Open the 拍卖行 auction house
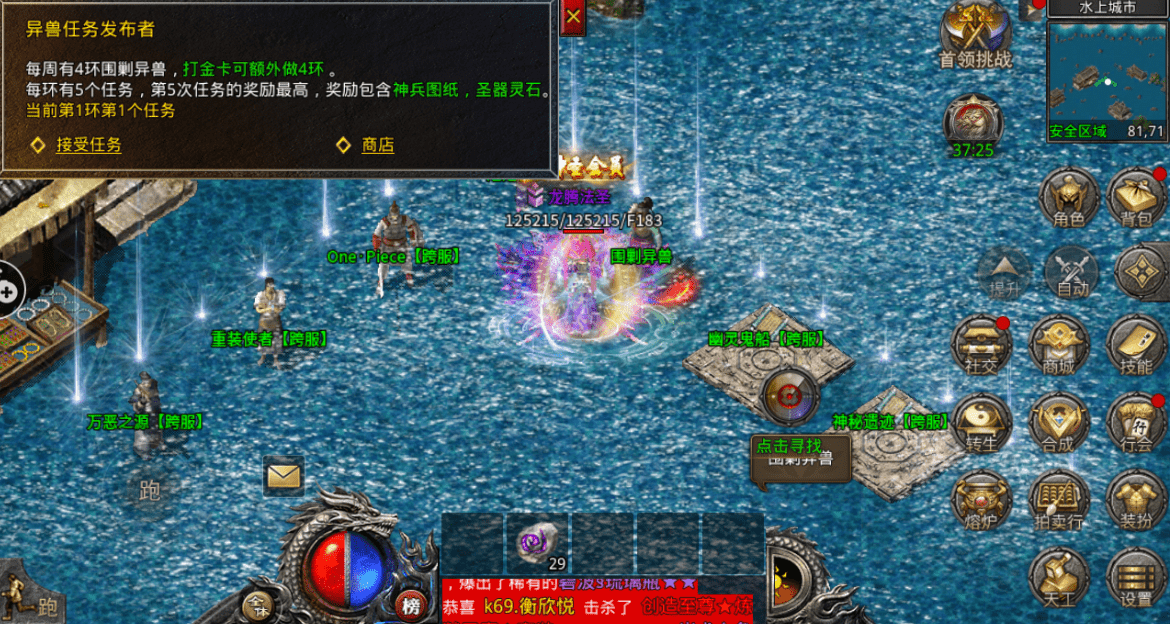 point(1058,500)
